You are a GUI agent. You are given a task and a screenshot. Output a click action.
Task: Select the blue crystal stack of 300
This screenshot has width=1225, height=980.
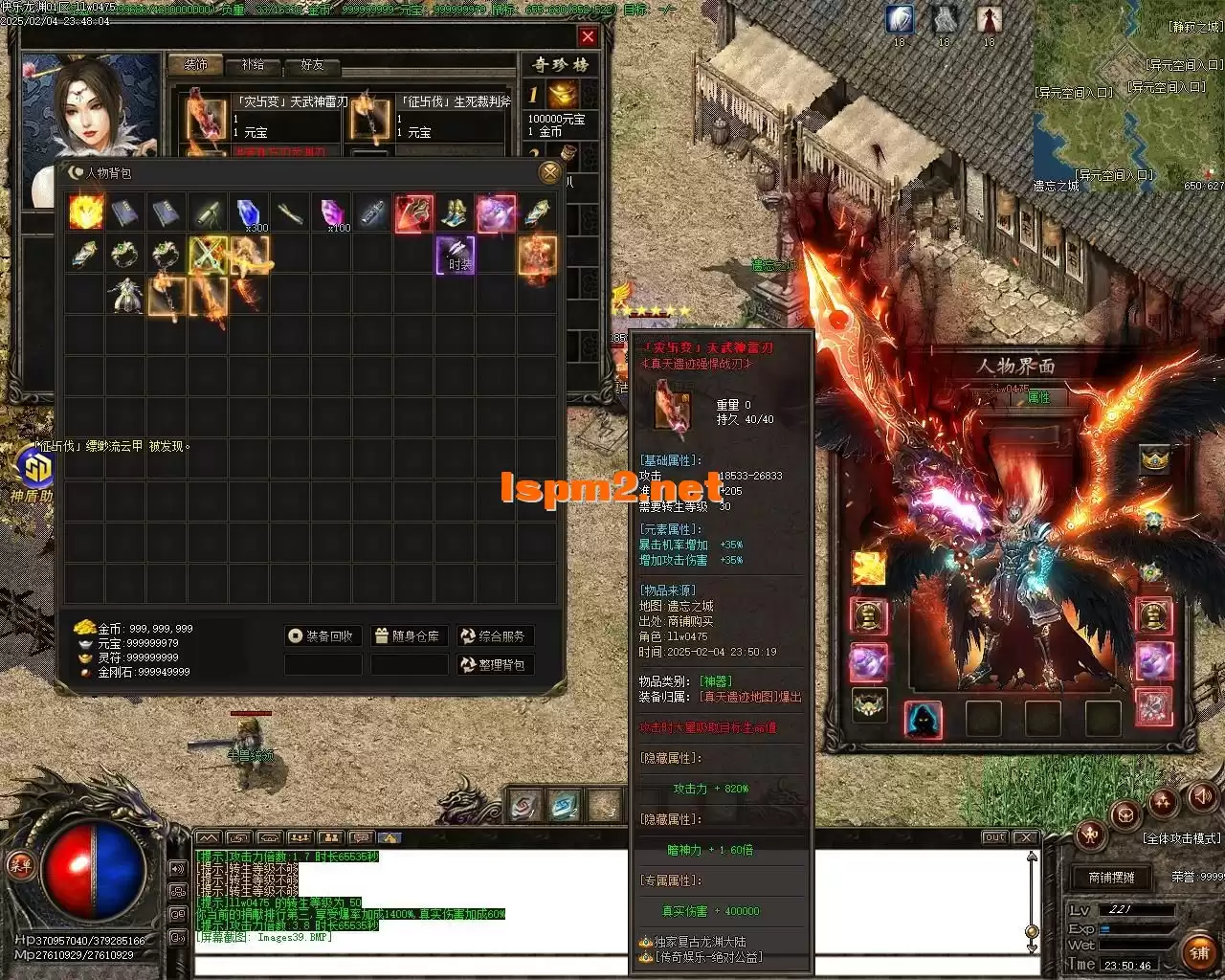point(248,213)
